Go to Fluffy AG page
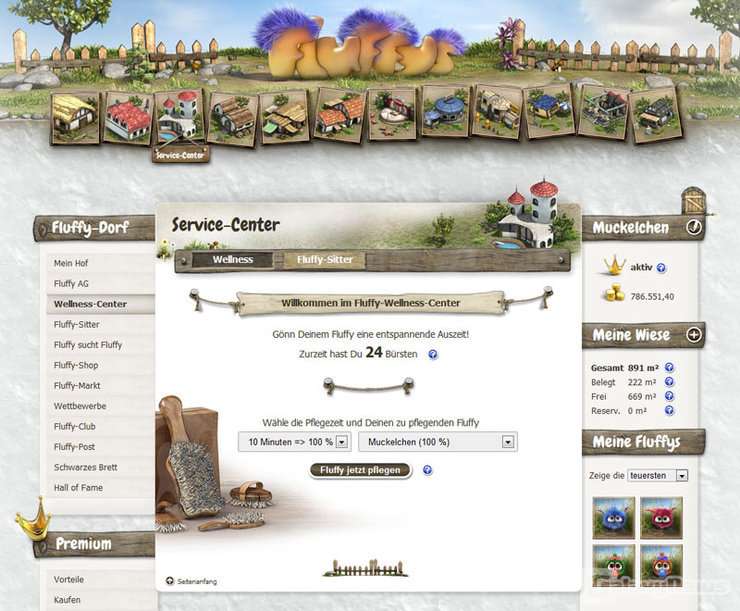The image size is (740, 611). coord(71,284)
